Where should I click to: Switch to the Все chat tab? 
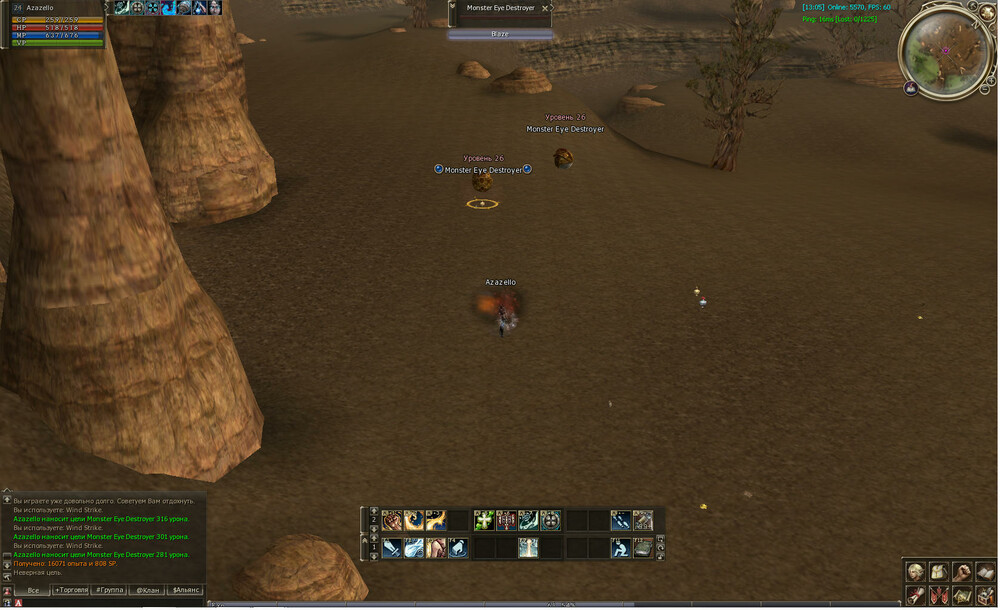(x=33, y=590)
